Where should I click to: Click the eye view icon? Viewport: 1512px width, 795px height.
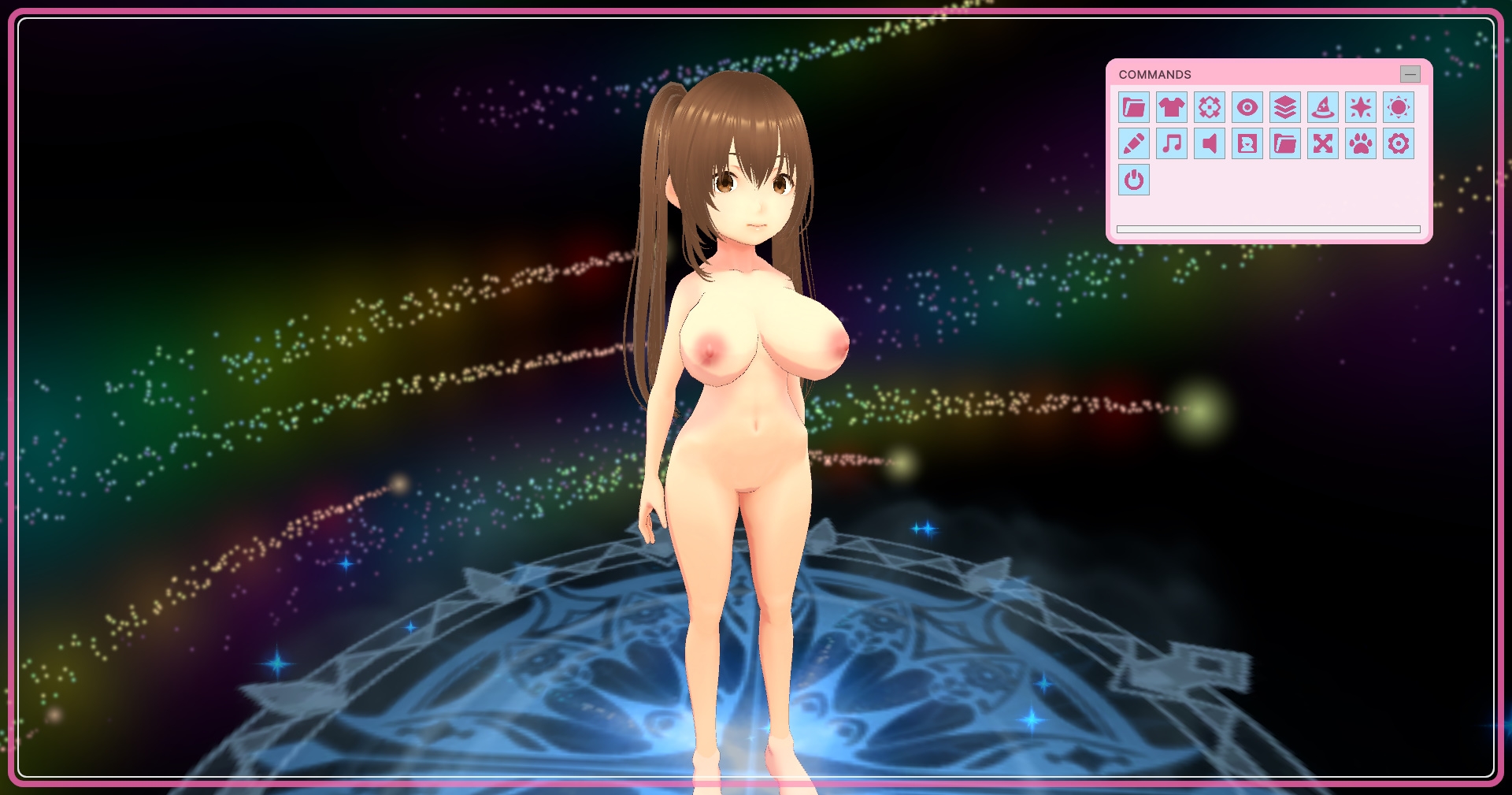(1247, 108)
